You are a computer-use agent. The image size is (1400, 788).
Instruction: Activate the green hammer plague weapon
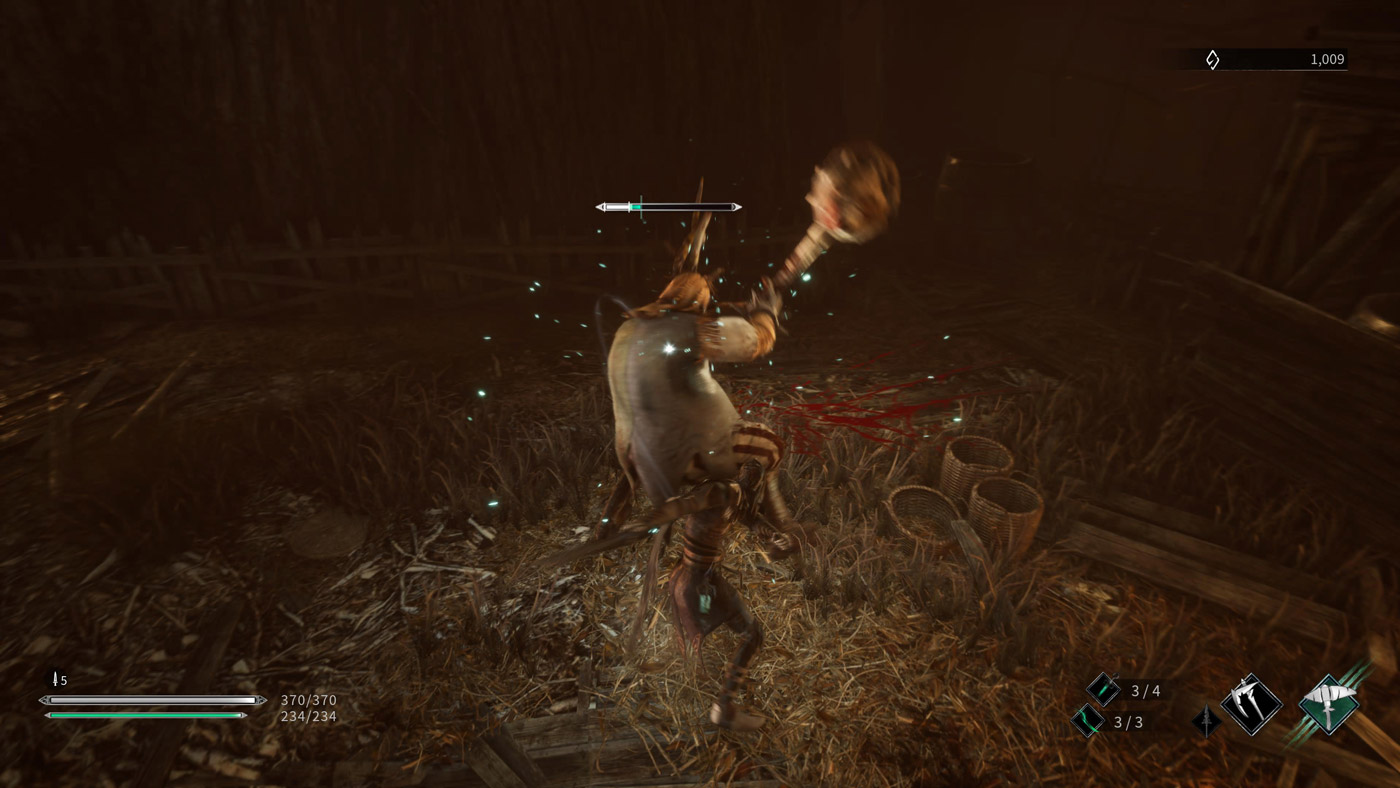[1328, 704]
